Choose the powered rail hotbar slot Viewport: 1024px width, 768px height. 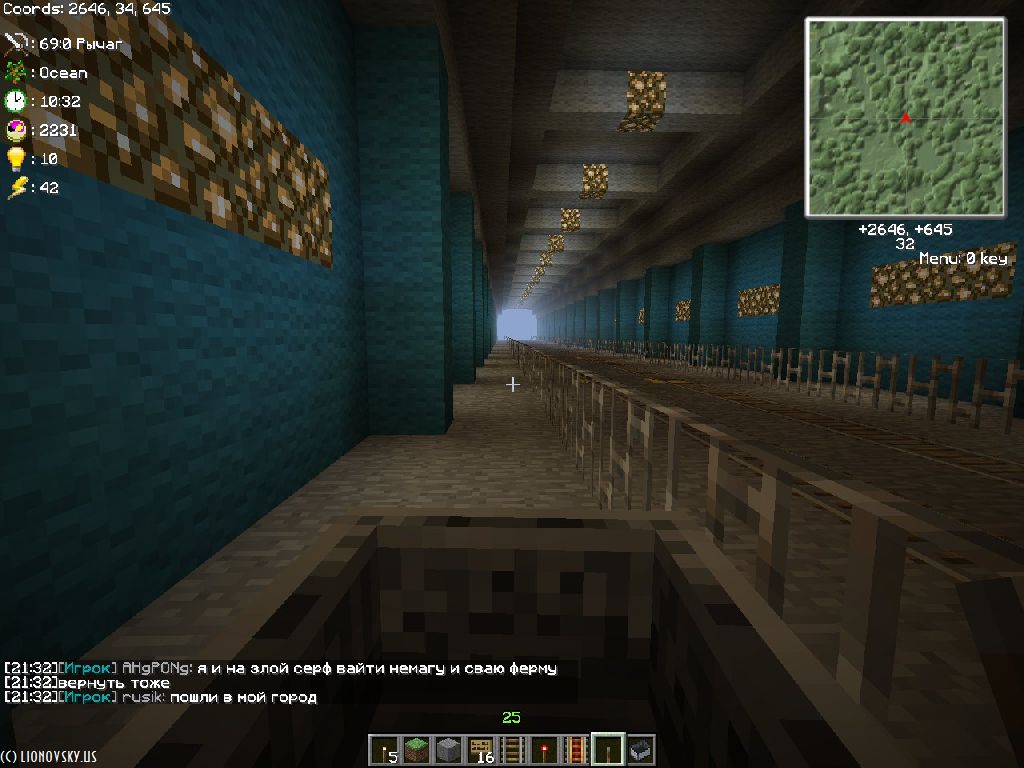pos(576,749)
